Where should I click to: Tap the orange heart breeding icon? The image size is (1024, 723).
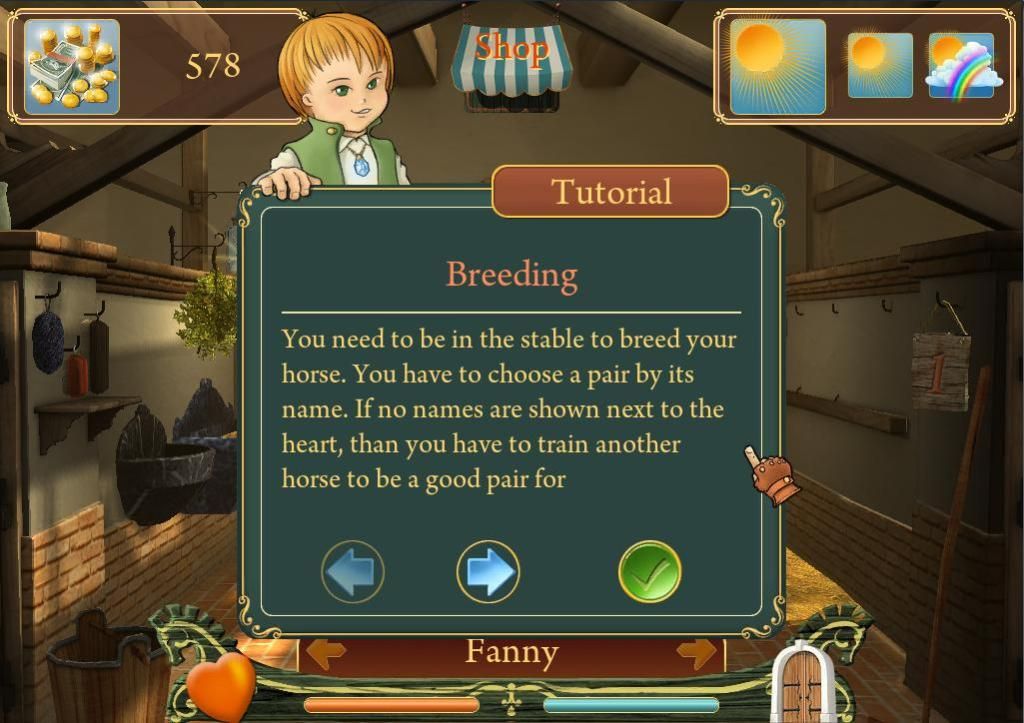pyautogui.click(x=221, y=686)
